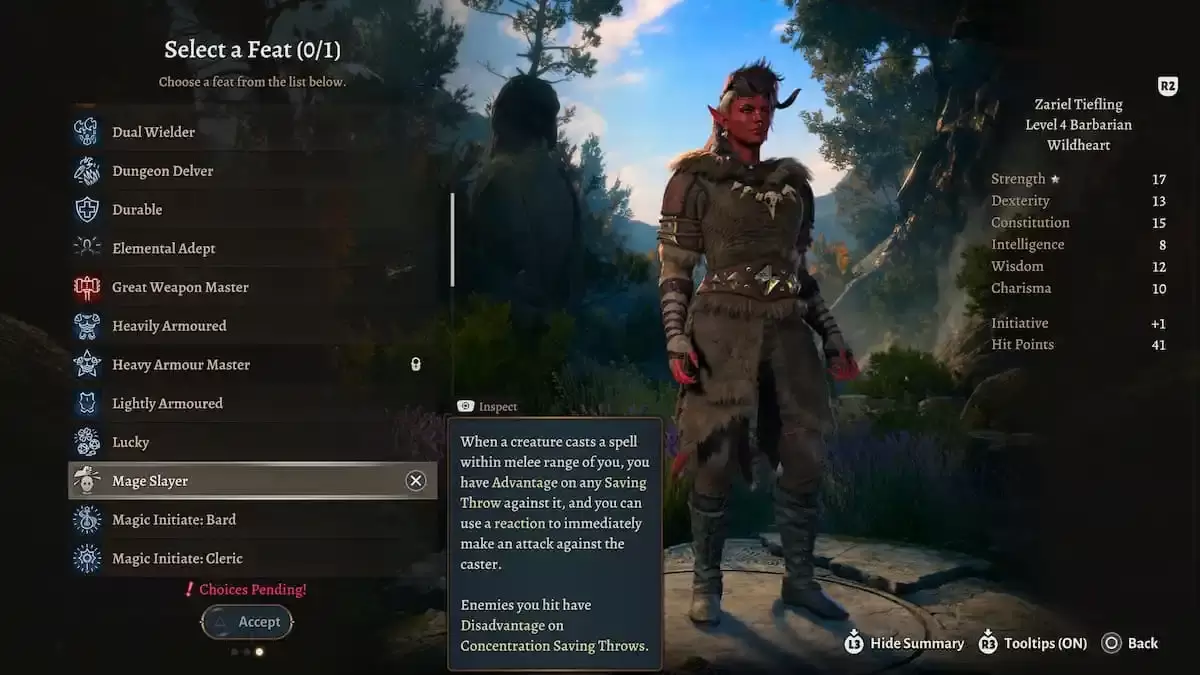Select the Magic Initiate: Cleric feat

coord(177,558)
